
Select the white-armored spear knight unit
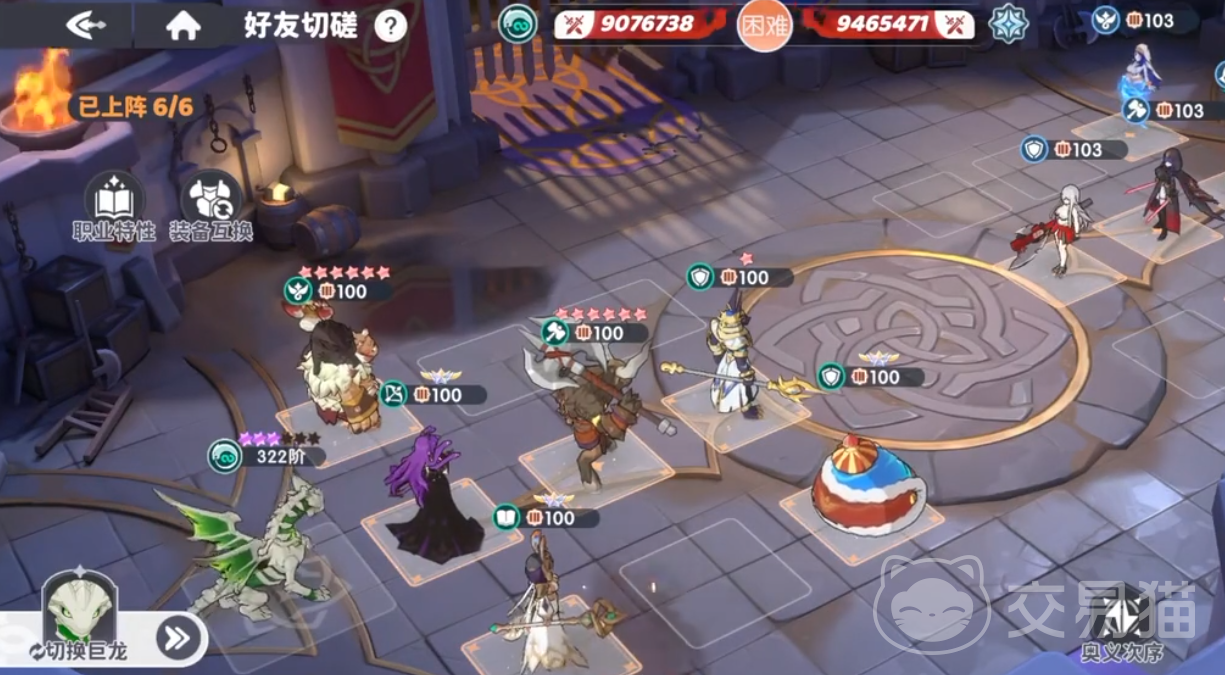[731, 360]
